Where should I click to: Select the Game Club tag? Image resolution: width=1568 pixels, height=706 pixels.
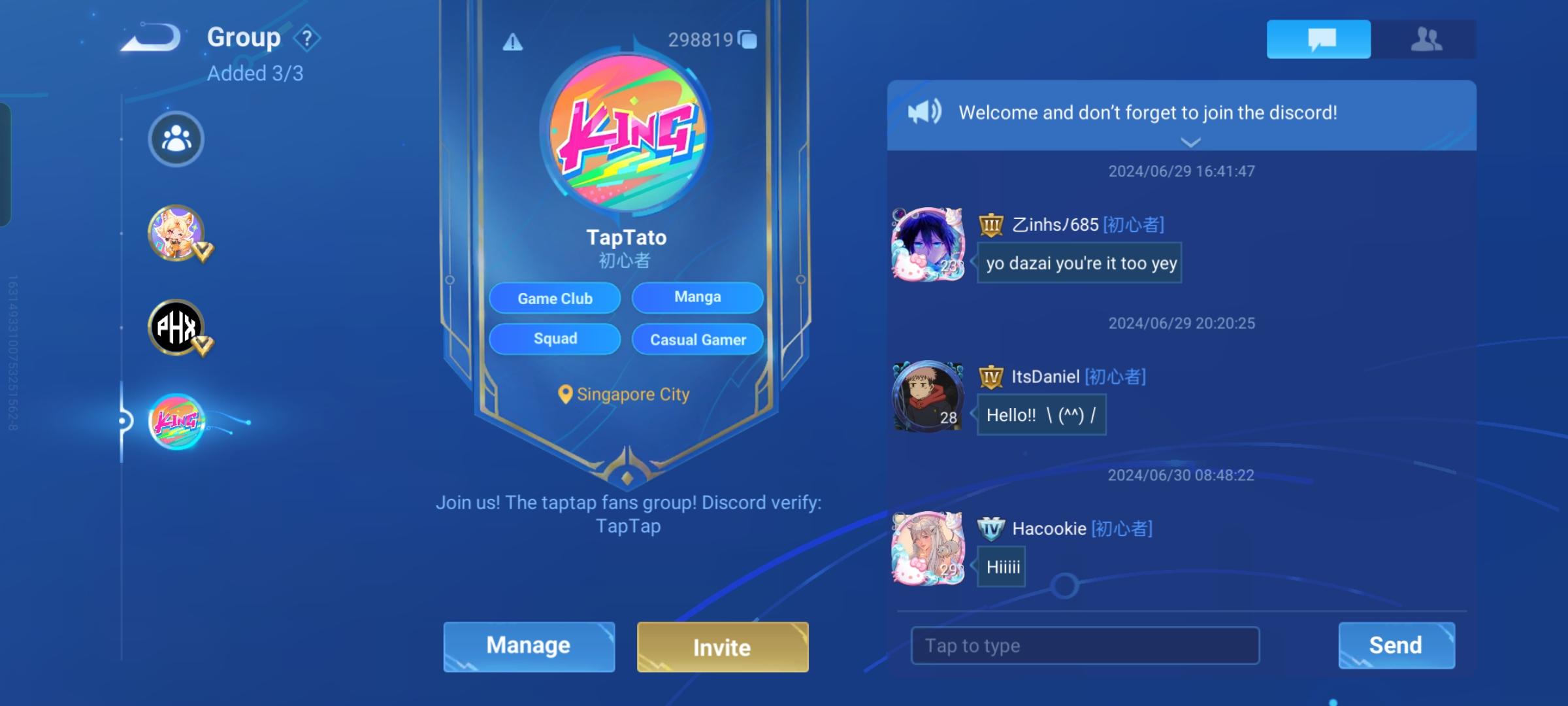point(554,298)
